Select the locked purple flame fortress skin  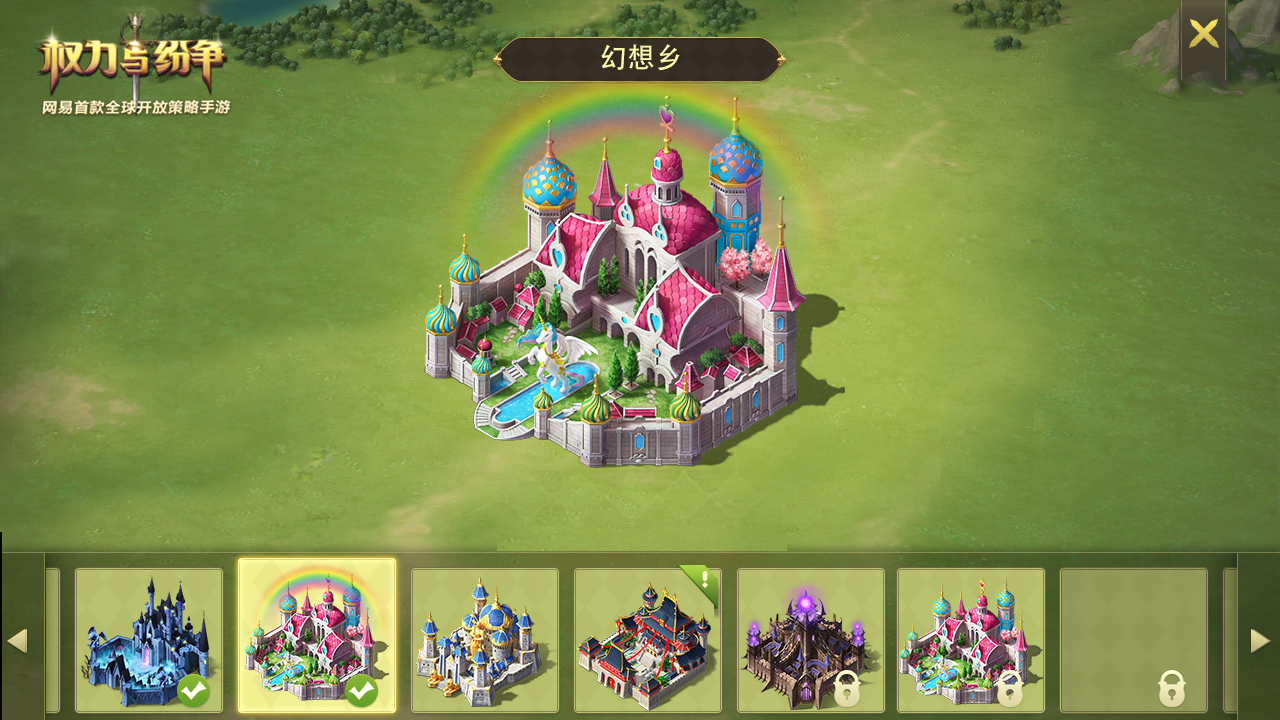pos(811,640)
